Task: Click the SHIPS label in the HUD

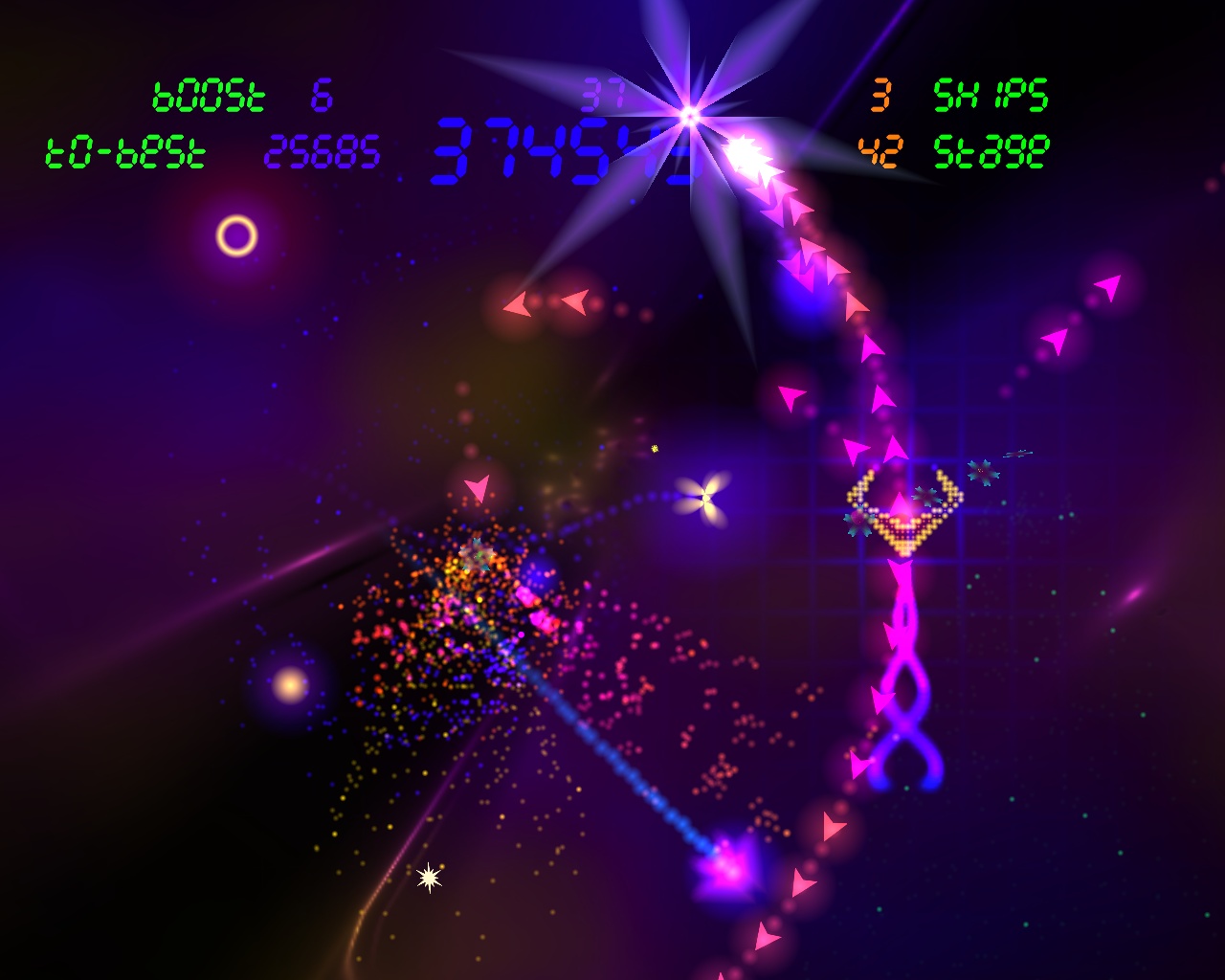Action: (991, 96)
